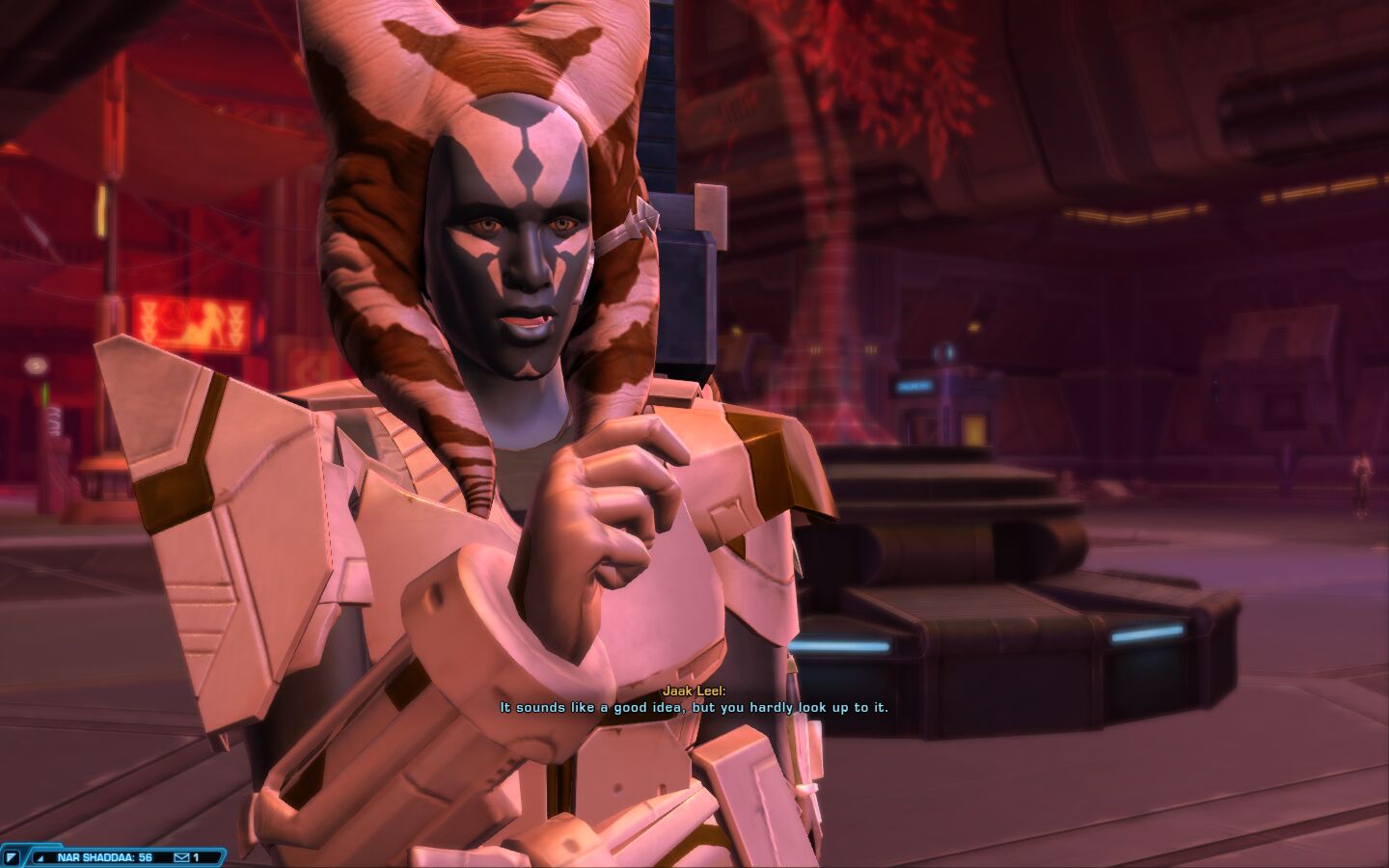The height and width of the screenshot is (868, 1389).
Task: Expand the chat panel corner toggle button
Action: [12, 857]
